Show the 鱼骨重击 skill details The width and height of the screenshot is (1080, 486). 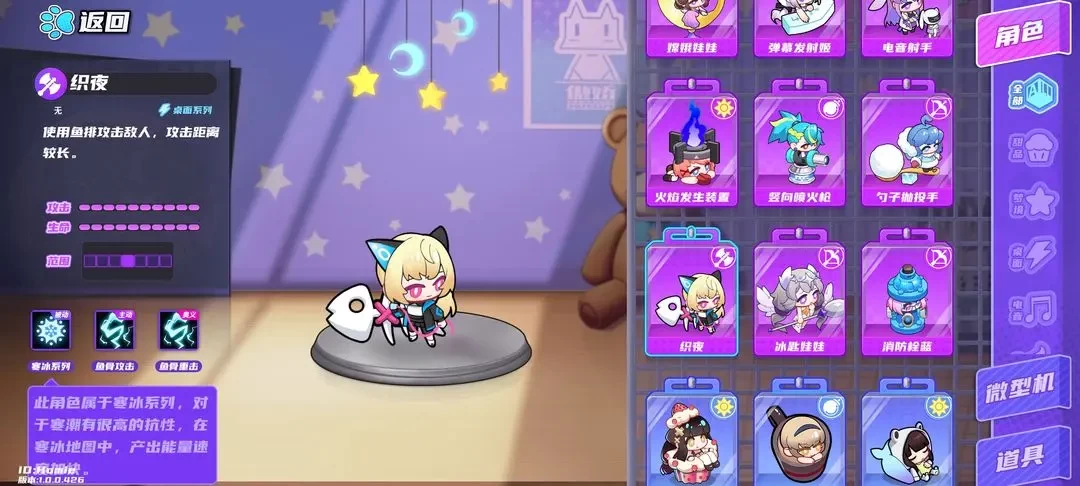(x=177, y=331)
